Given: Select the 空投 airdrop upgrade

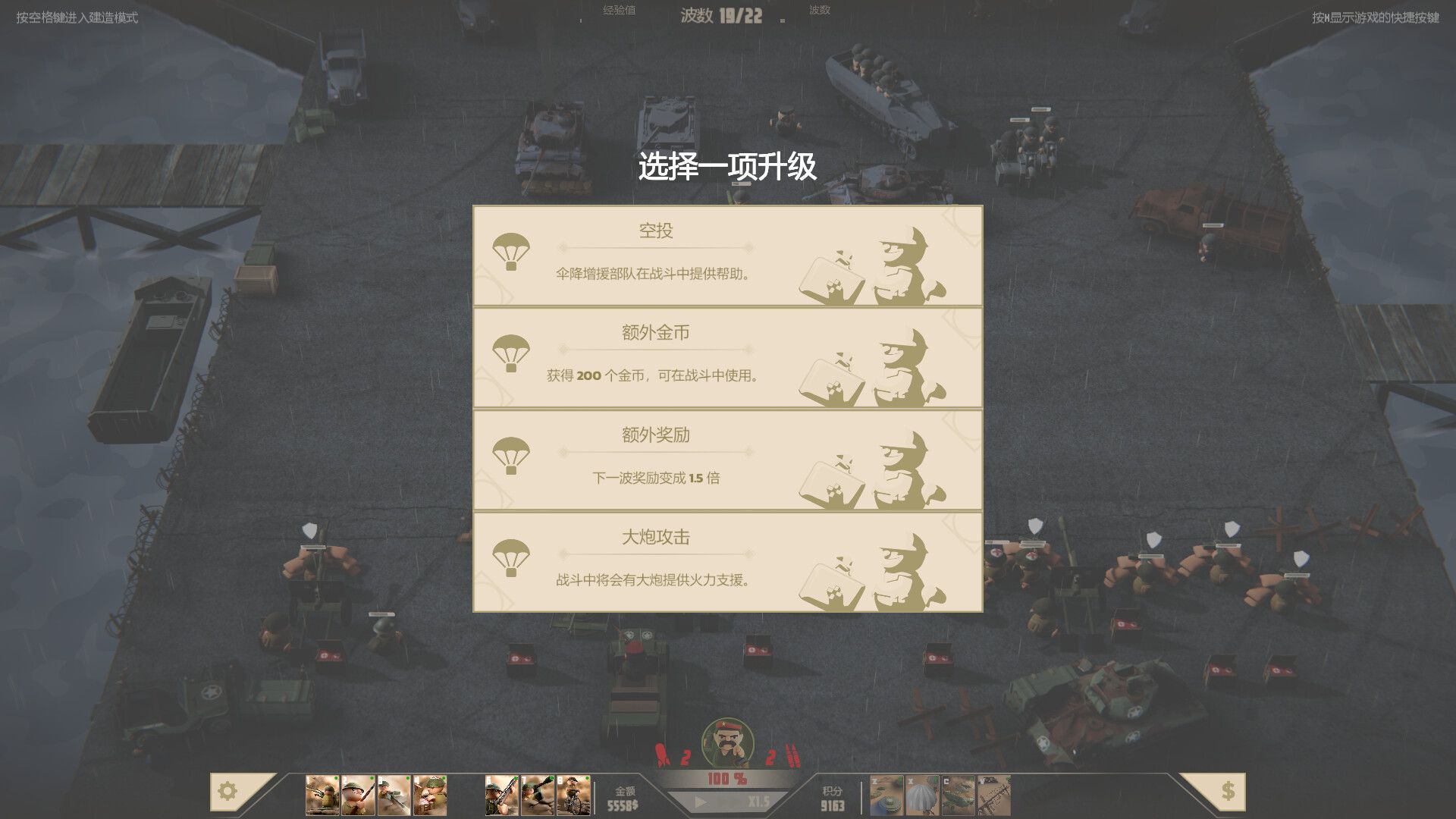Looking at the screenshot, I should point(726,256).
